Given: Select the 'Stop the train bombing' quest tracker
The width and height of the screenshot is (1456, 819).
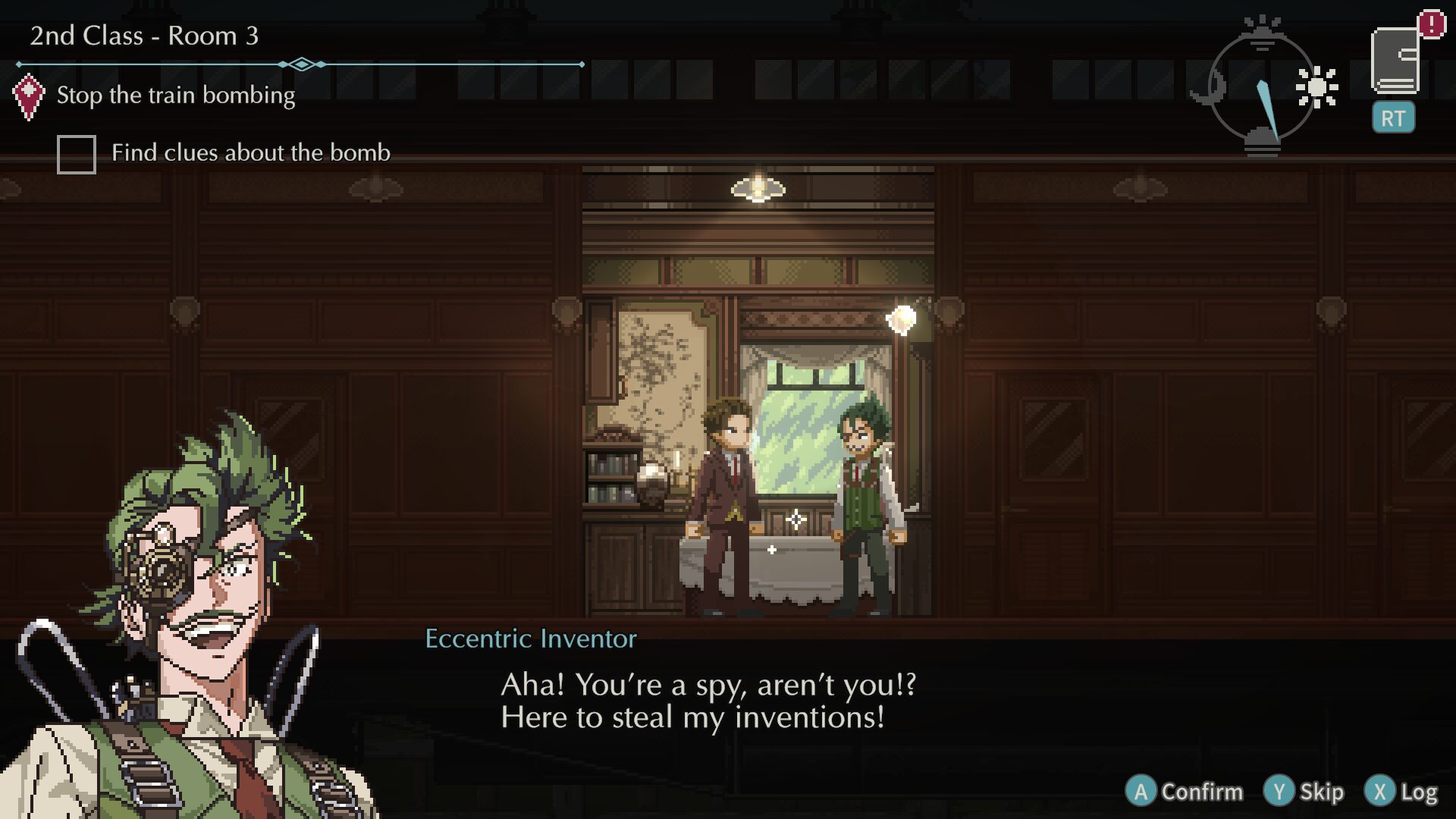Looking at the screenshot, I should [175, 96].
